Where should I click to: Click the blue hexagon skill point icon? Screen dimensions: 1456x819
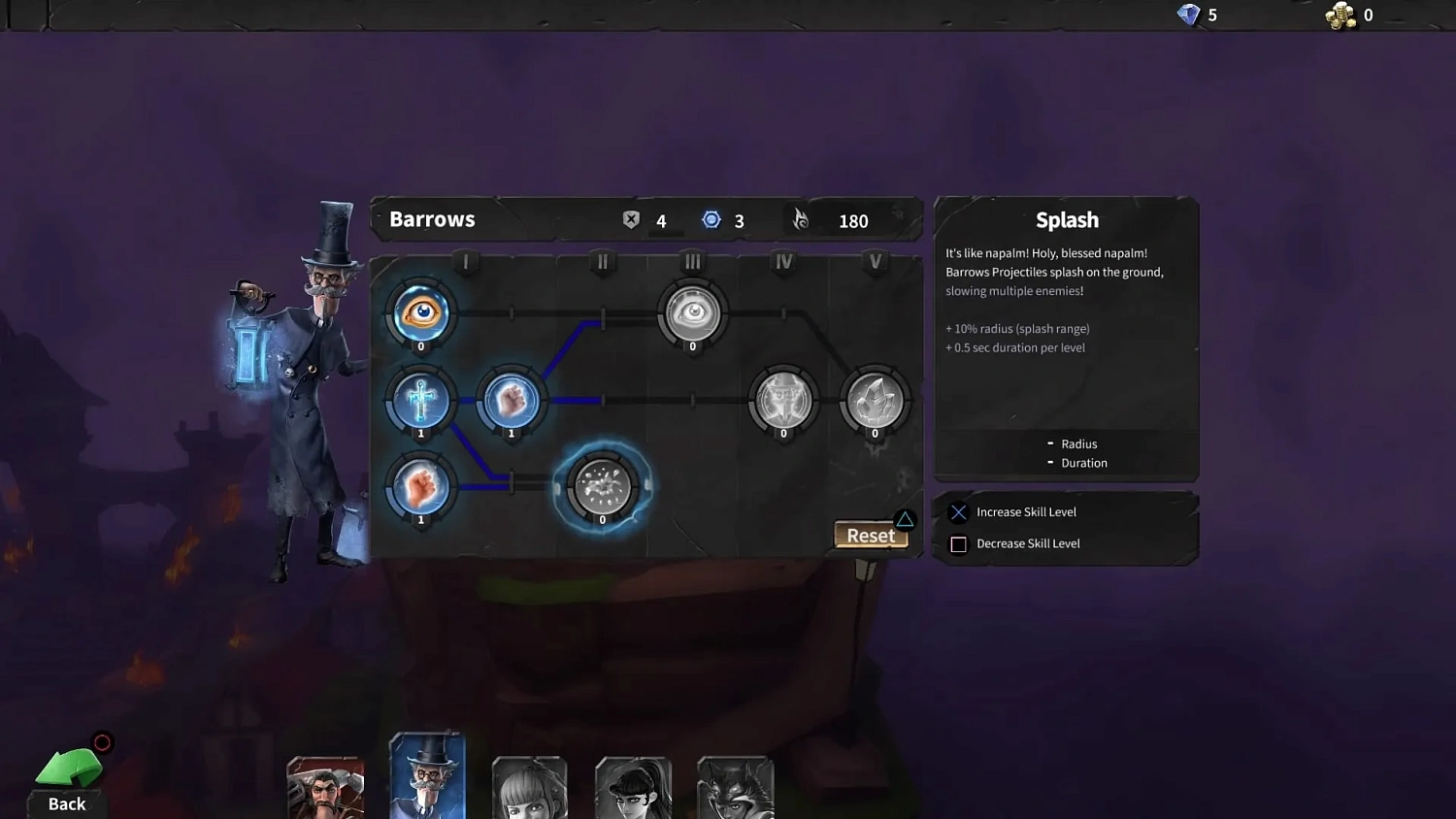pos(711,219)
